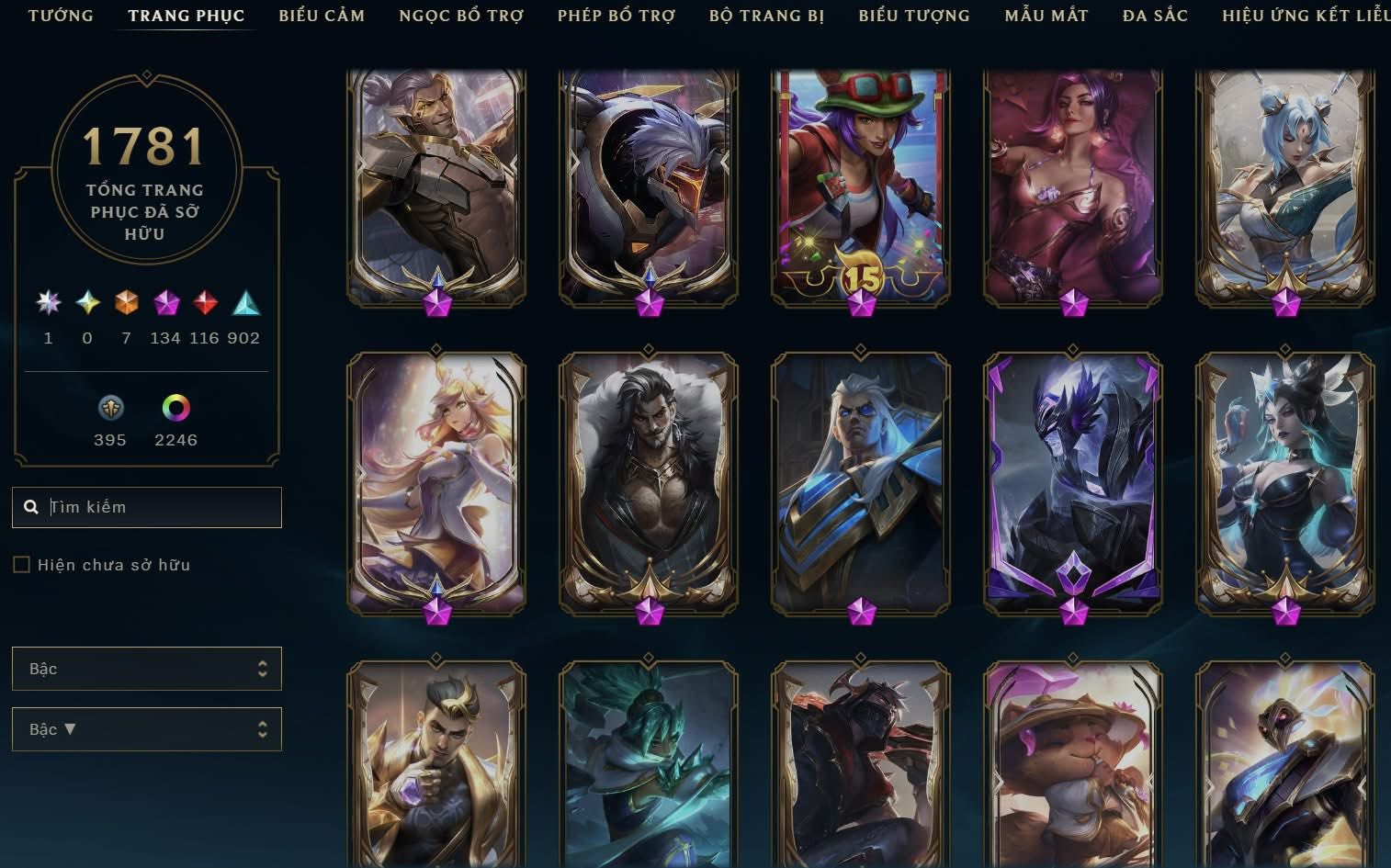This screenshot has height=868, width=1391.
Task: Open the upper Bậc dropdown
Action: 147,669
